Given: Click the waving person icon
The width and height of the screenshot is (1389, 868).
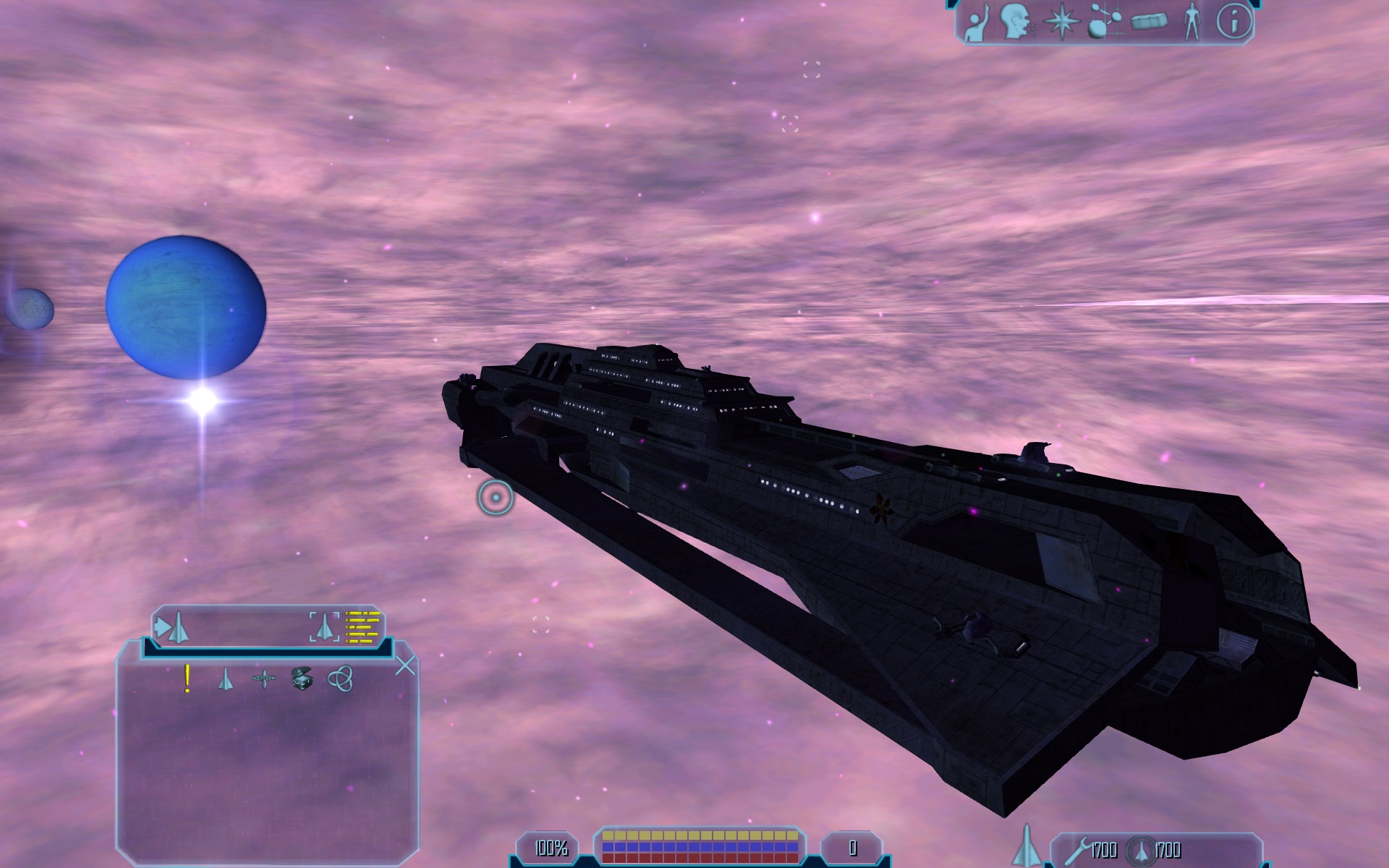Looking at the screenshot, I should [978, 24].
